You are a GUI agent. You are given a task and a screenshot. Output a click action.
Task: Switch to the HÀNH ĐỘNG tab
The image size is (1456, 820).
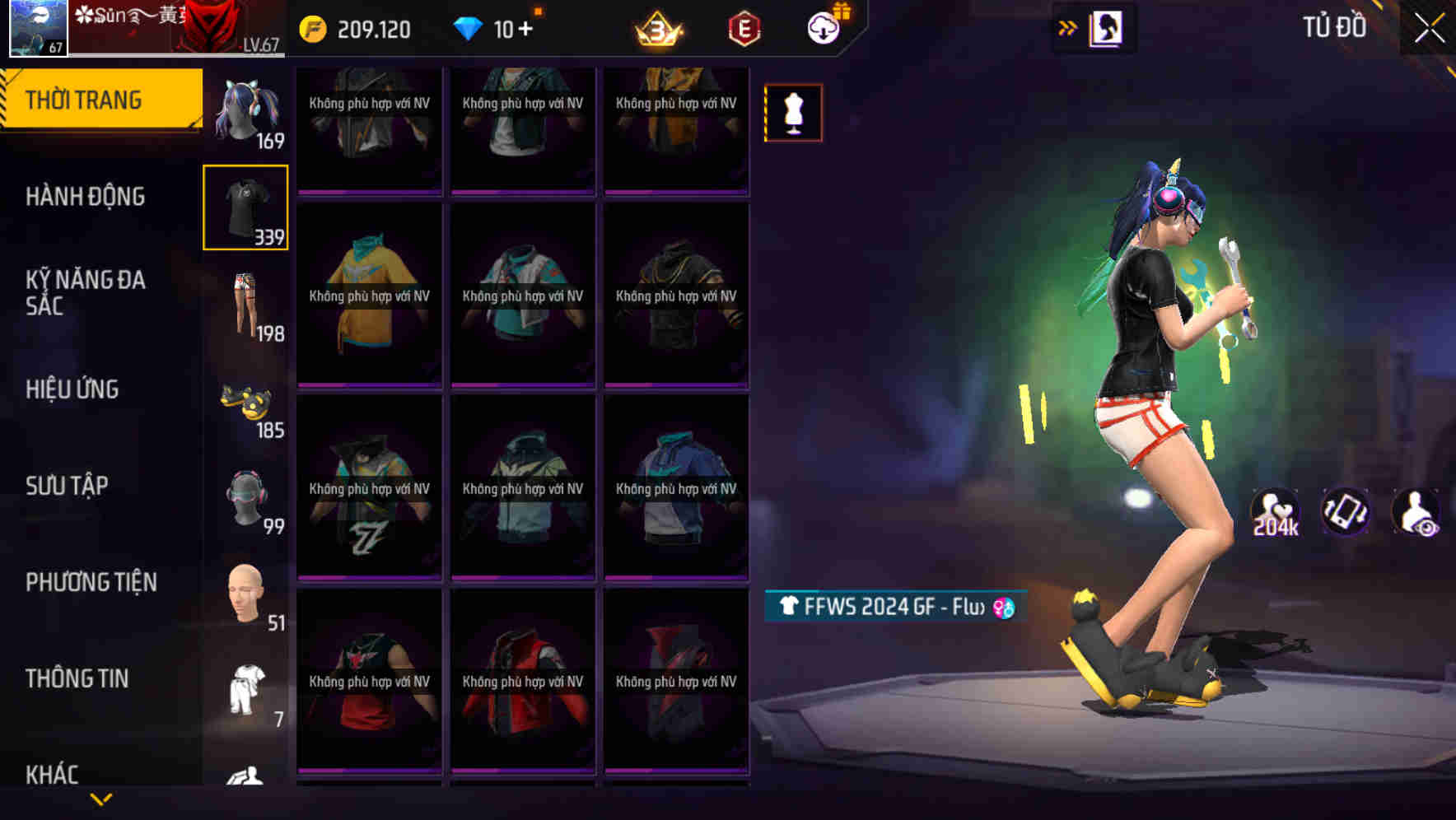(86, 197)
